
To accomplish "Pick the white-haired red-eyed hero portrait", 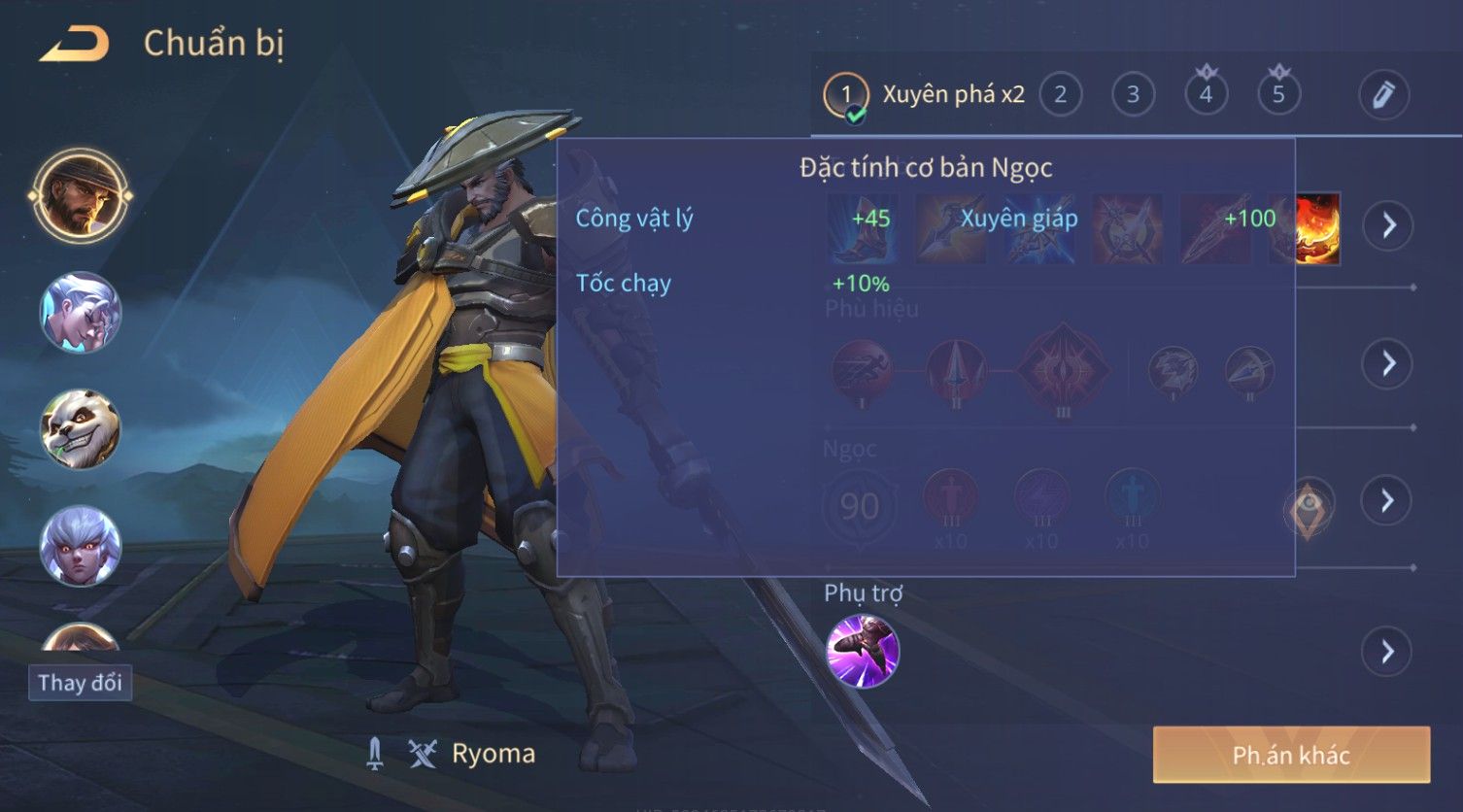I will tap(81, 545).
